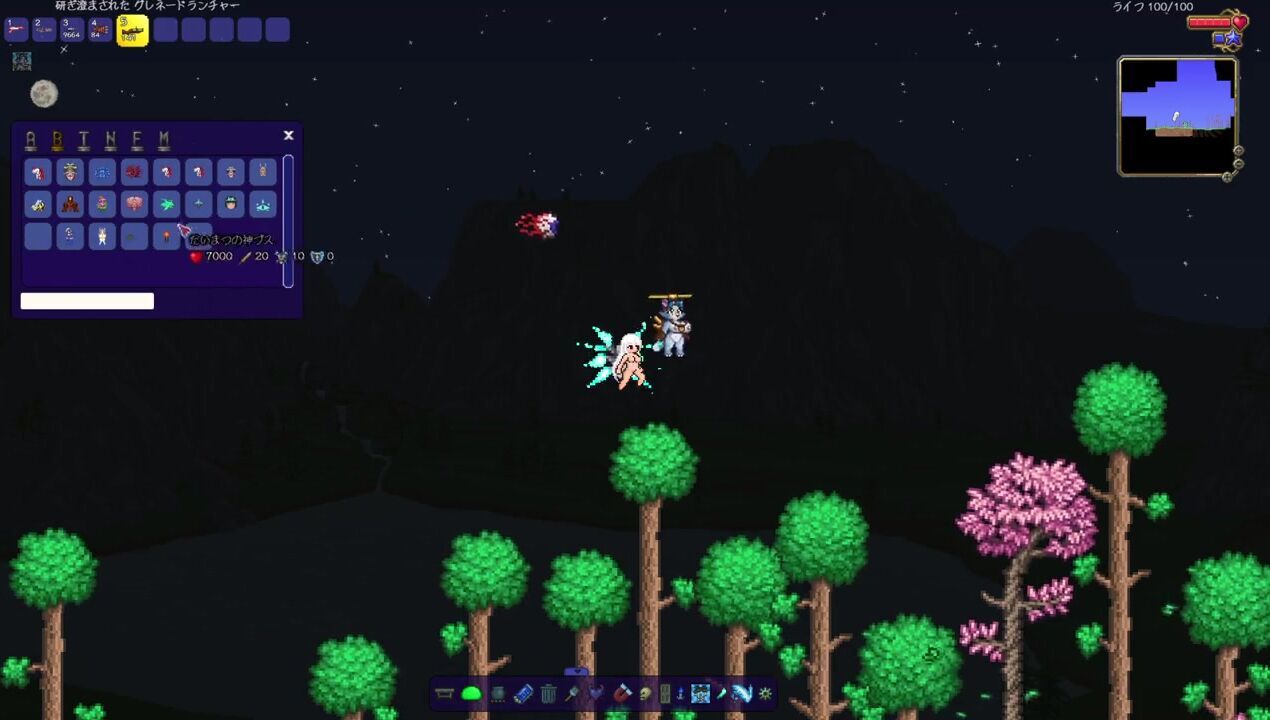Viewport: 1270px width, 720px height.
Task: Open the A trophy tab
Action: pyautogui.click(x=31, y=140)
